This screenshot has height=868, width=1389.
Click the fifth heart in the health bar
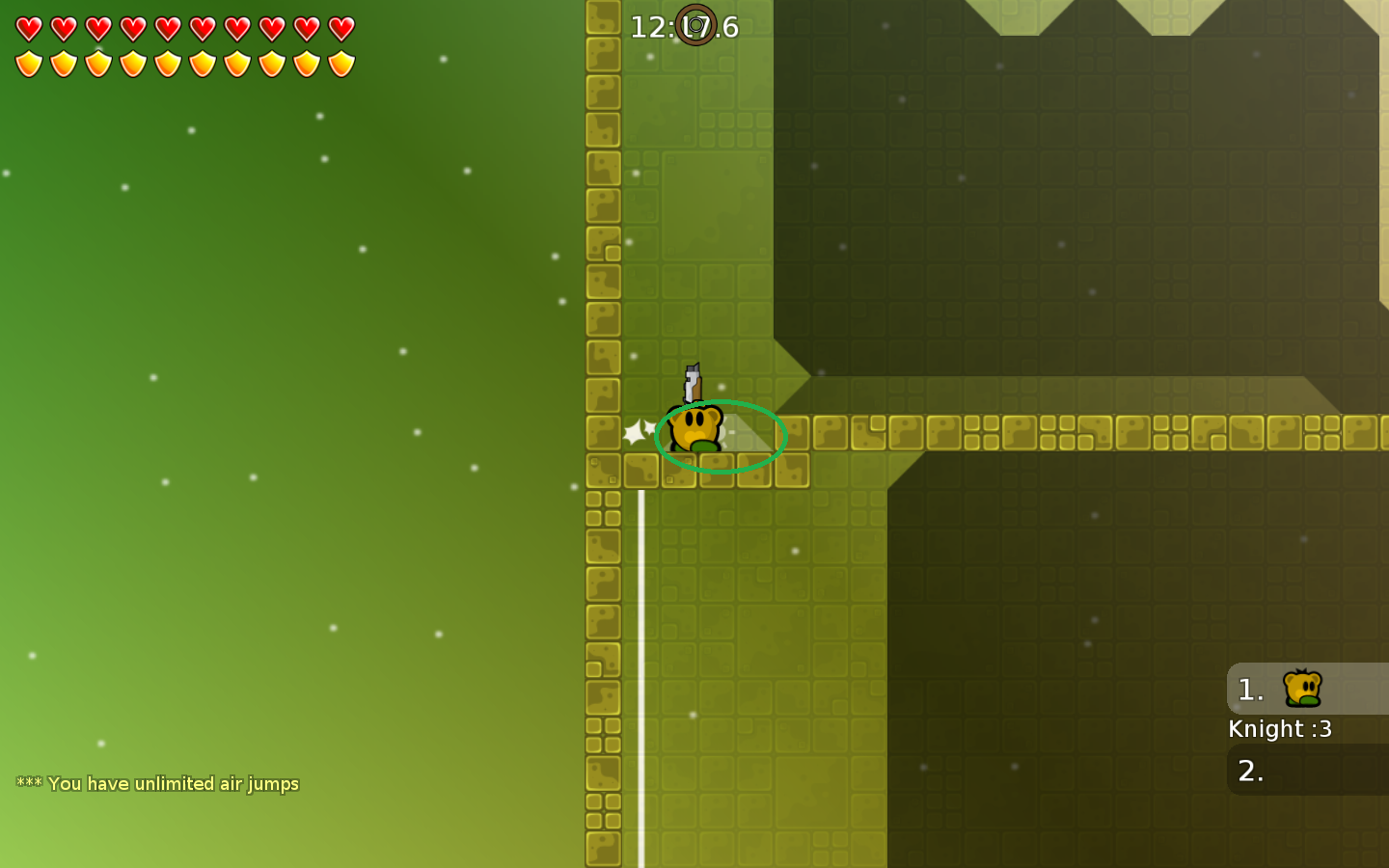[166, 27]
